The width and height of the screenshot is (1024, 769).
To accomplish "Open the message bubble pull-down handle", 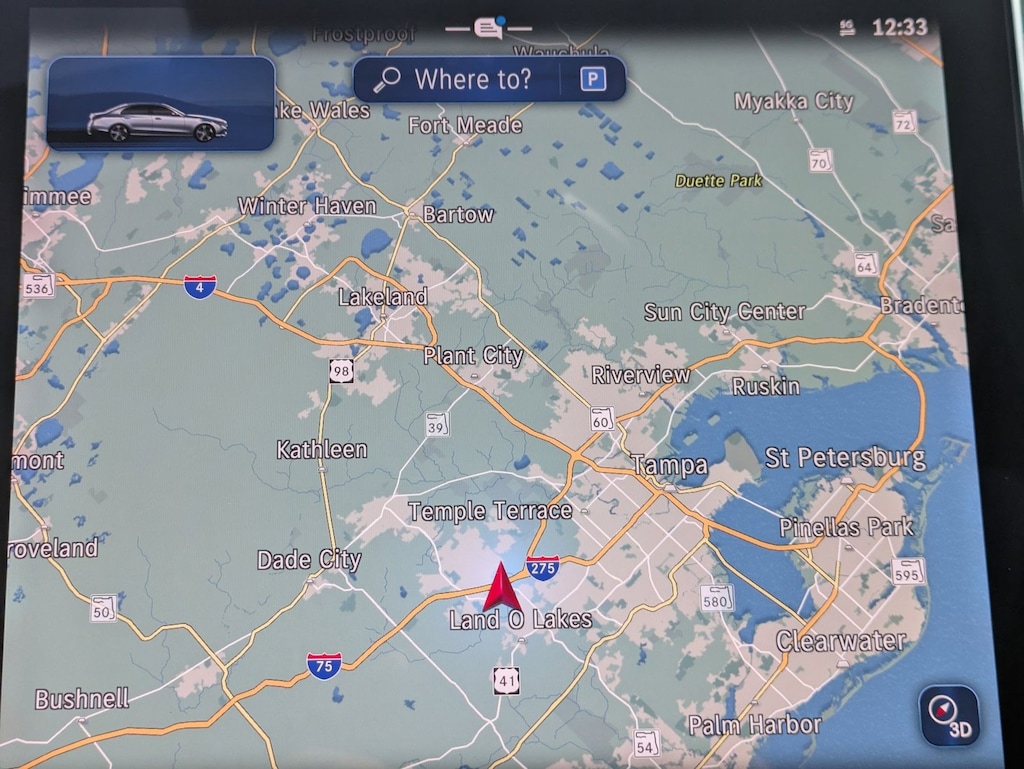I will click(489, 28).
